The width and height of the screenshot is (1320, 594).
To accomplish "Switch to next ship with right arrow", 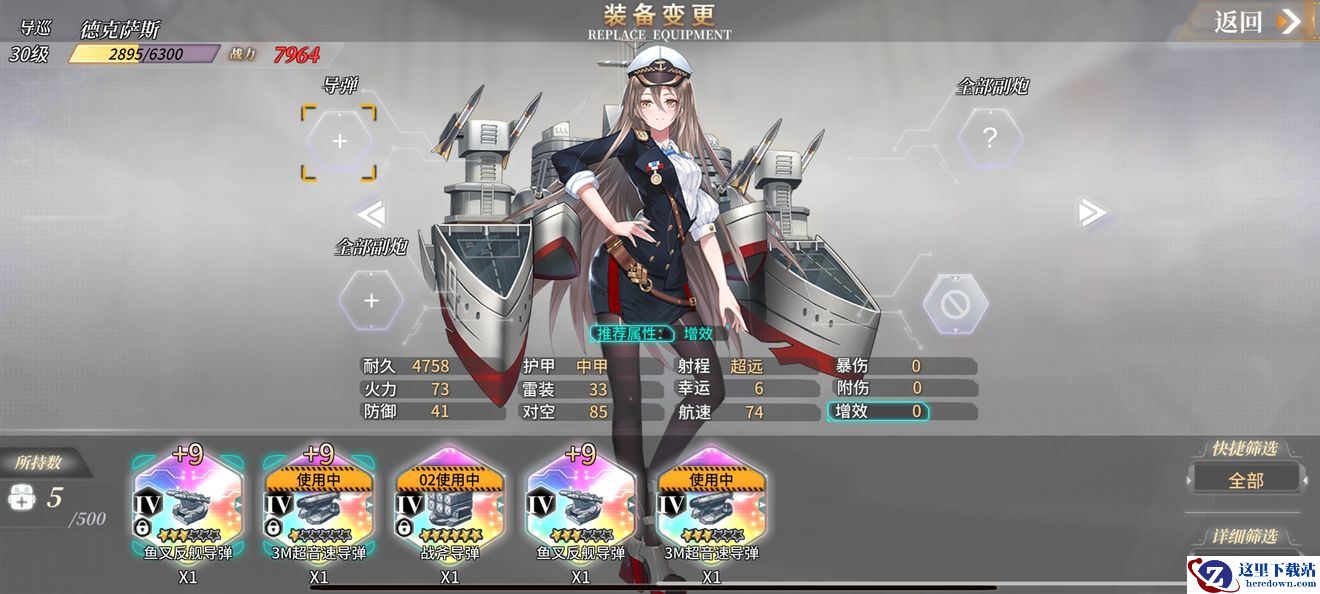I will tap(1091, 212).
